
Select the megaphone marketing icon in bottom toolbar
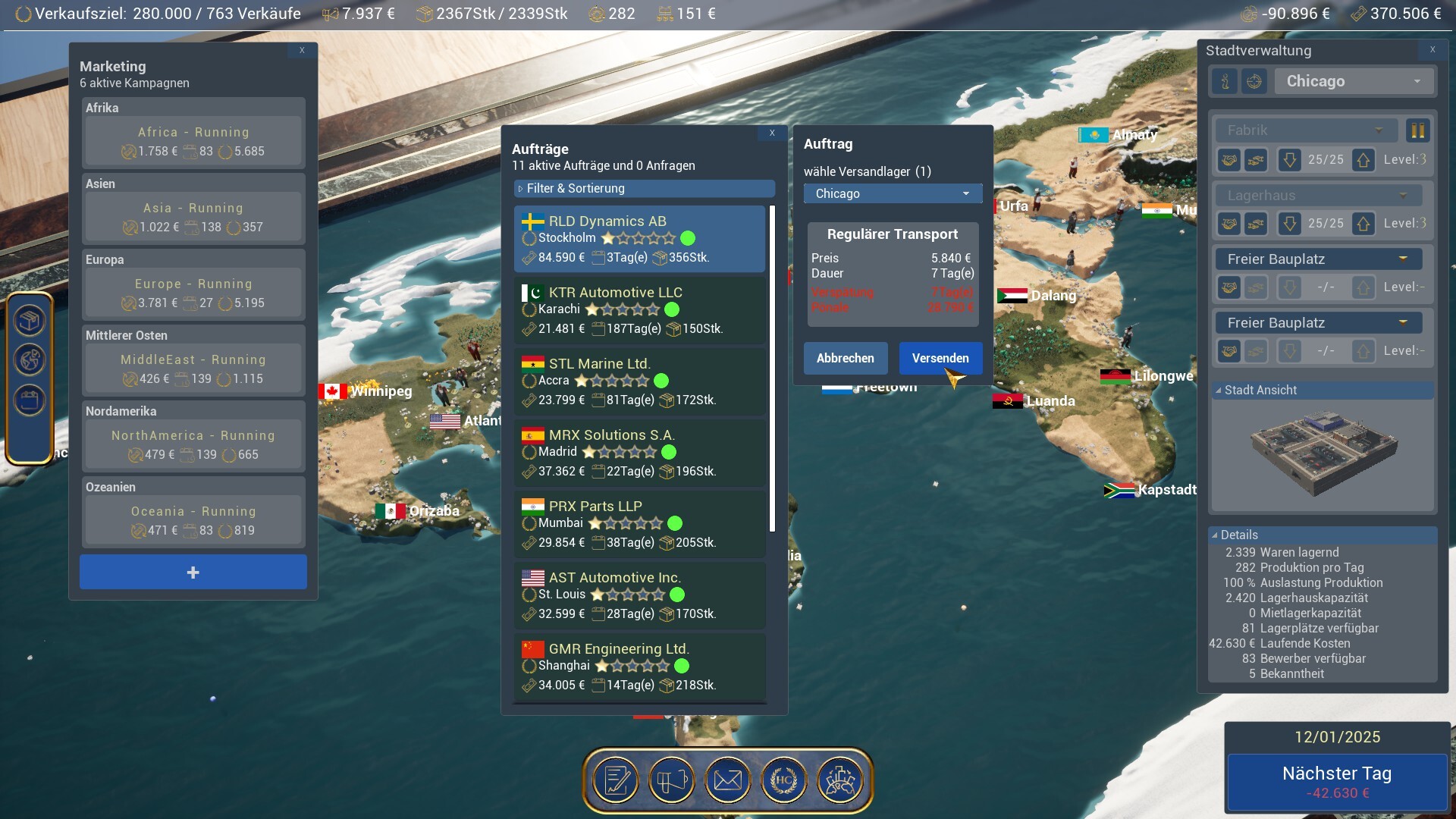[x=672, y=780]
